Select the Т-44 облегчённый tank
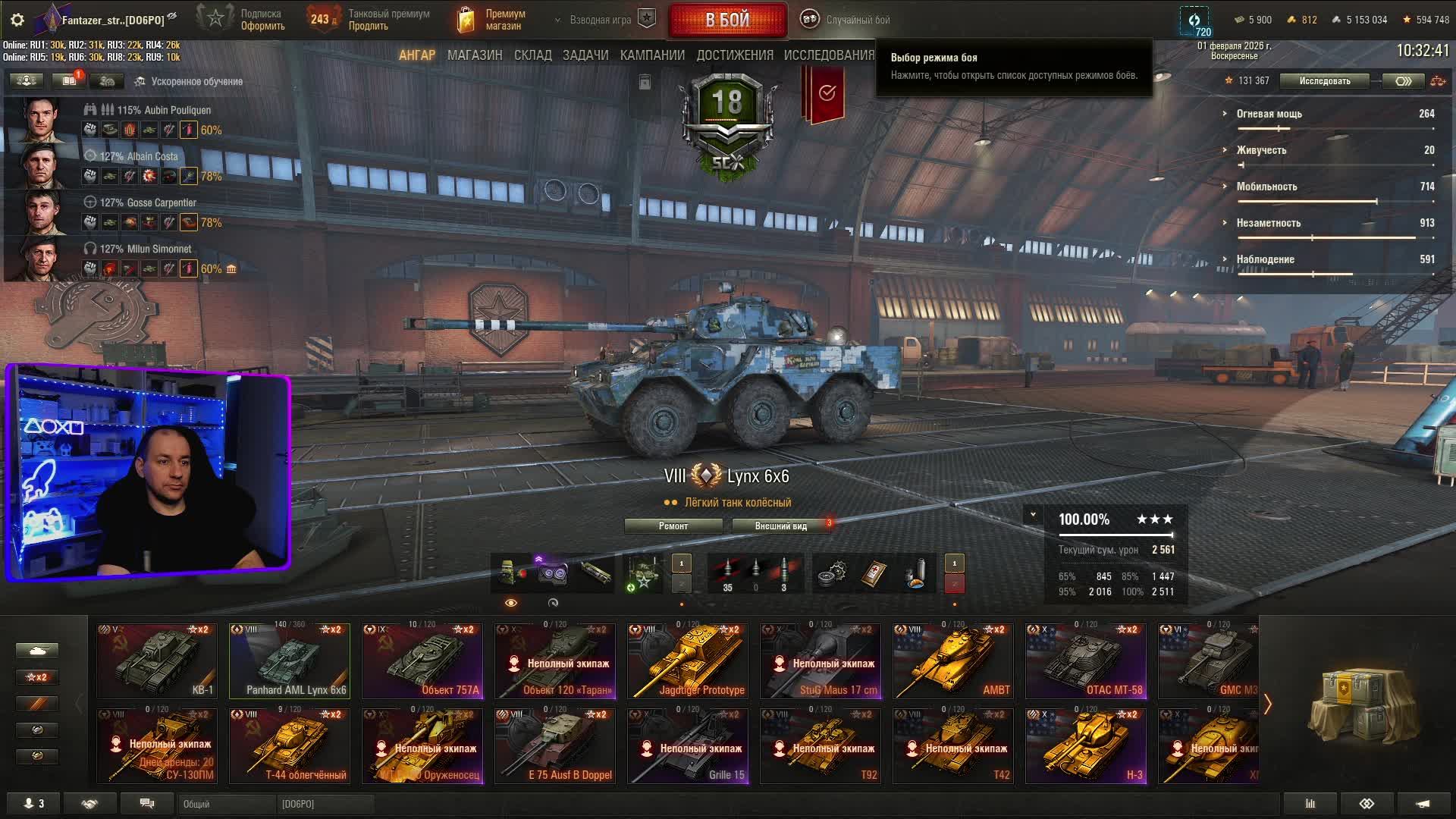1456x819 pixels. click(290, 745)
